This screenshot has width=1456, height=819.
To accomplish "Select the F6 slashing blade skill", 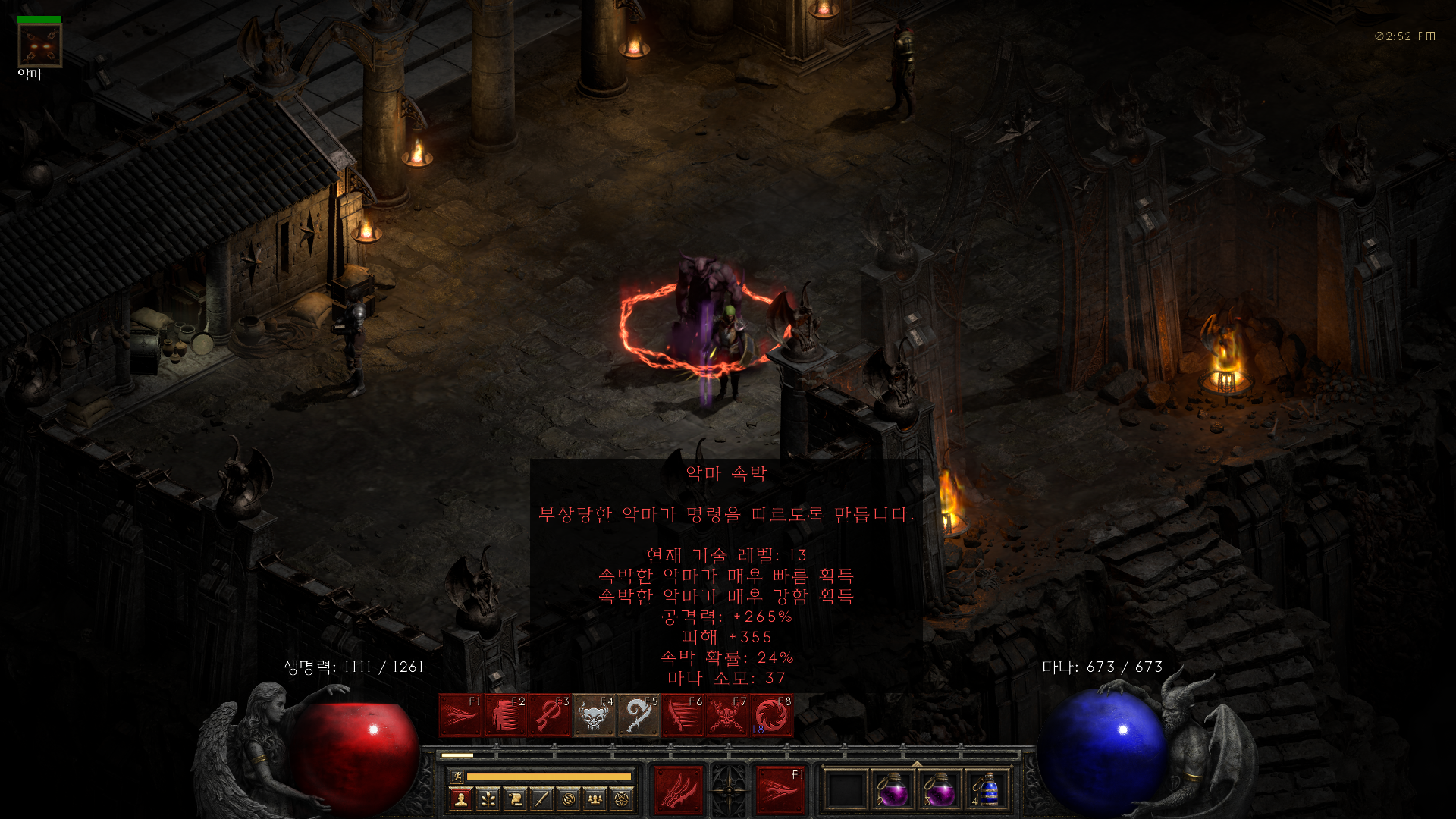I will (x=682, y=715).
